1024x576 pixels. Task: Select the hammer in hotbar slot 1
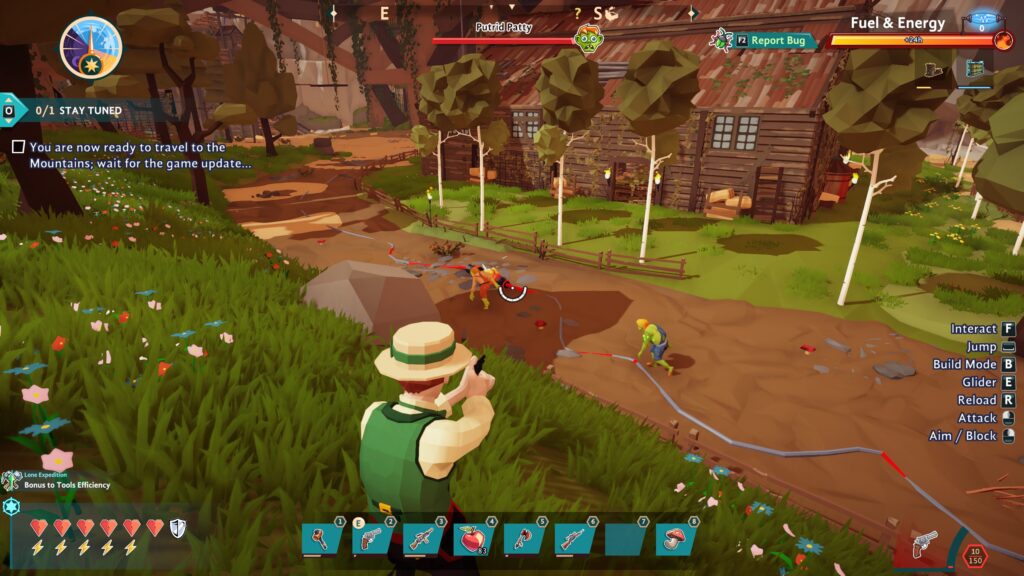click(x=321, y=538)
